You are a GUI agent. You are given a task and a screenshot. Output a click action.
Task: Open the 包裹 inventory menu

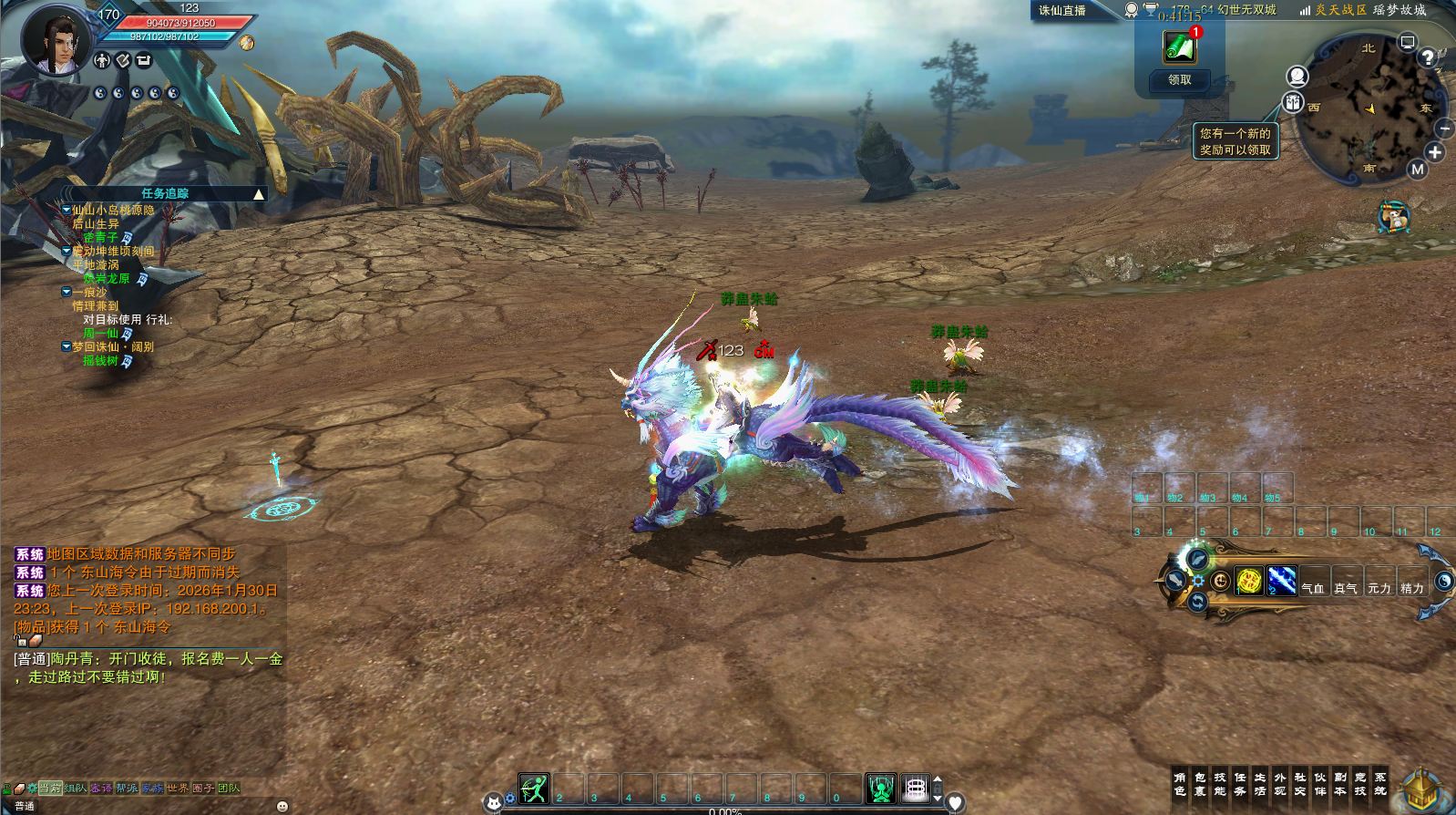1200,784
